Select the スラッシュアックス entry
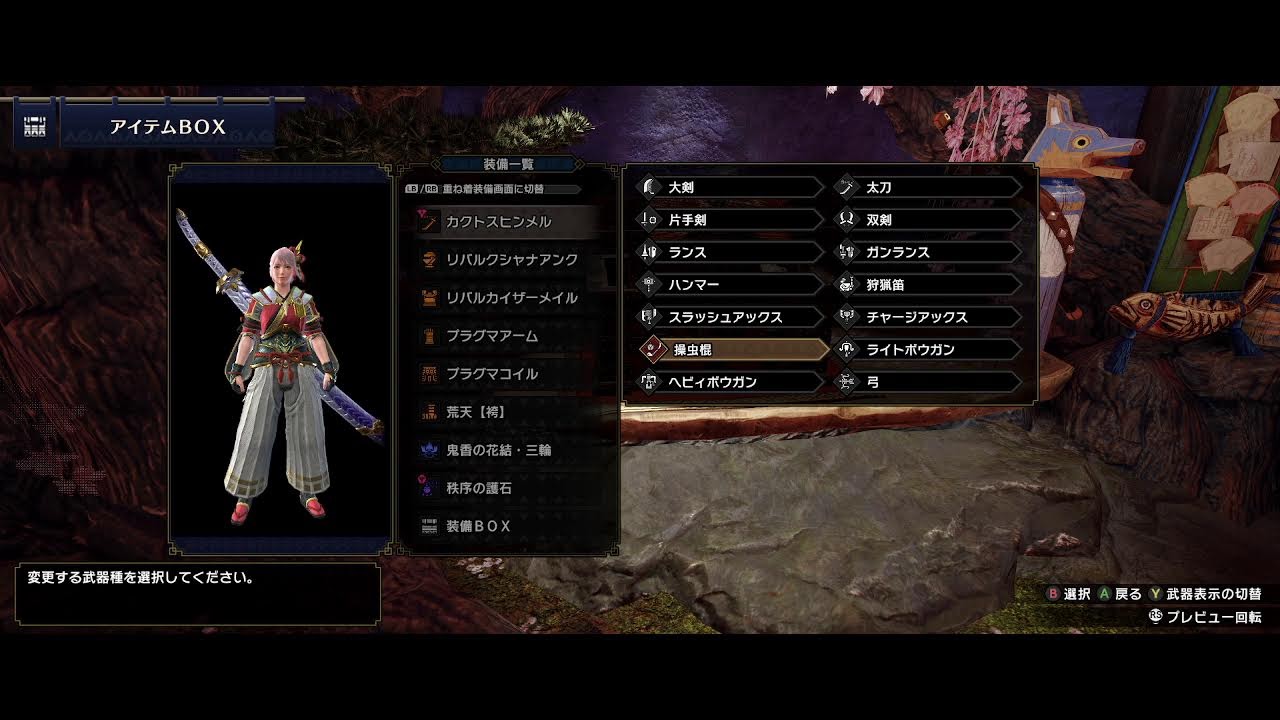This screenshot has width=1280, height=720. tap(730, 317)
